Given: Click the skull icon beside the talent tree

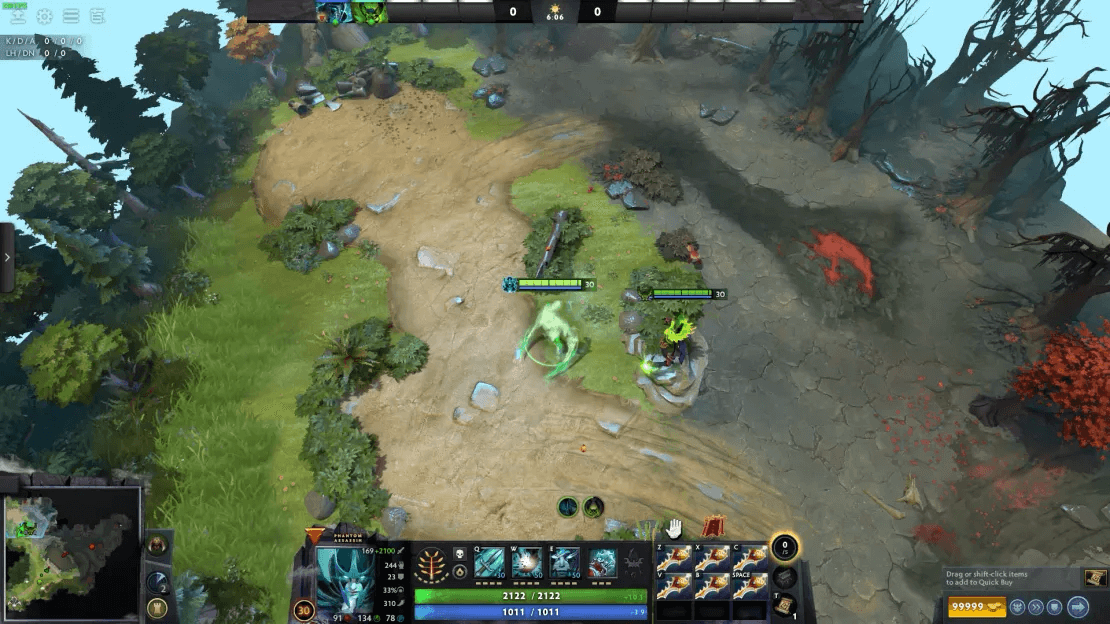Looking at the screenshot, I should [460, 552].
